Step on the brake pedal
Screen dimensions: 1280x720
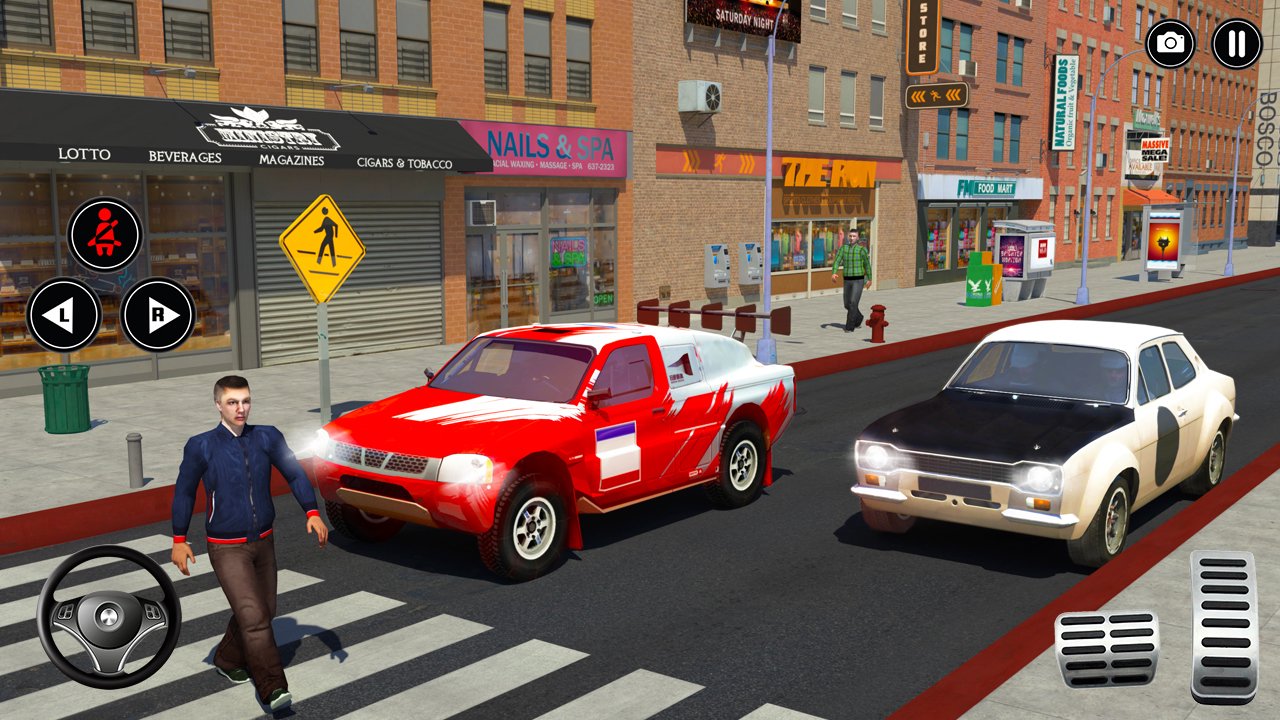[1106, 649]
